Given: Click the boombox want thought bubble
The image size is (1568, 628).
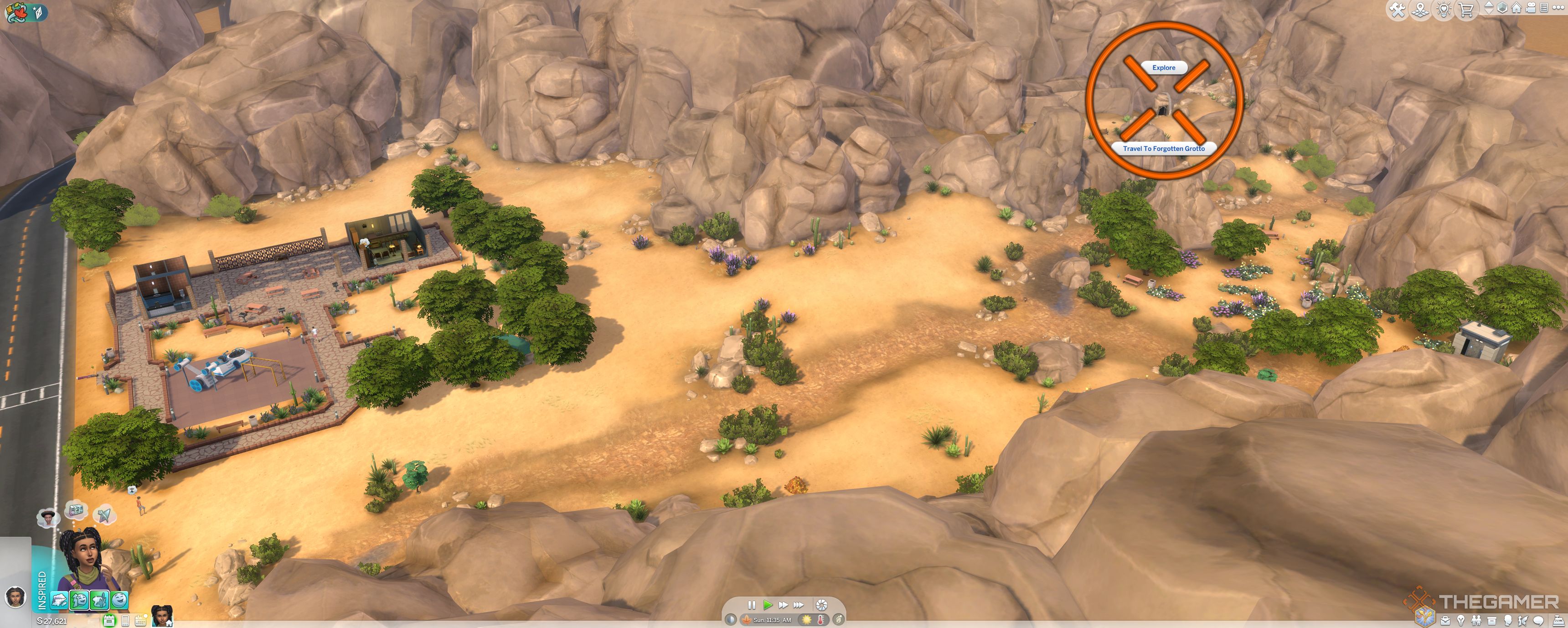Looking at the screenshot, I should click(76, 510).
